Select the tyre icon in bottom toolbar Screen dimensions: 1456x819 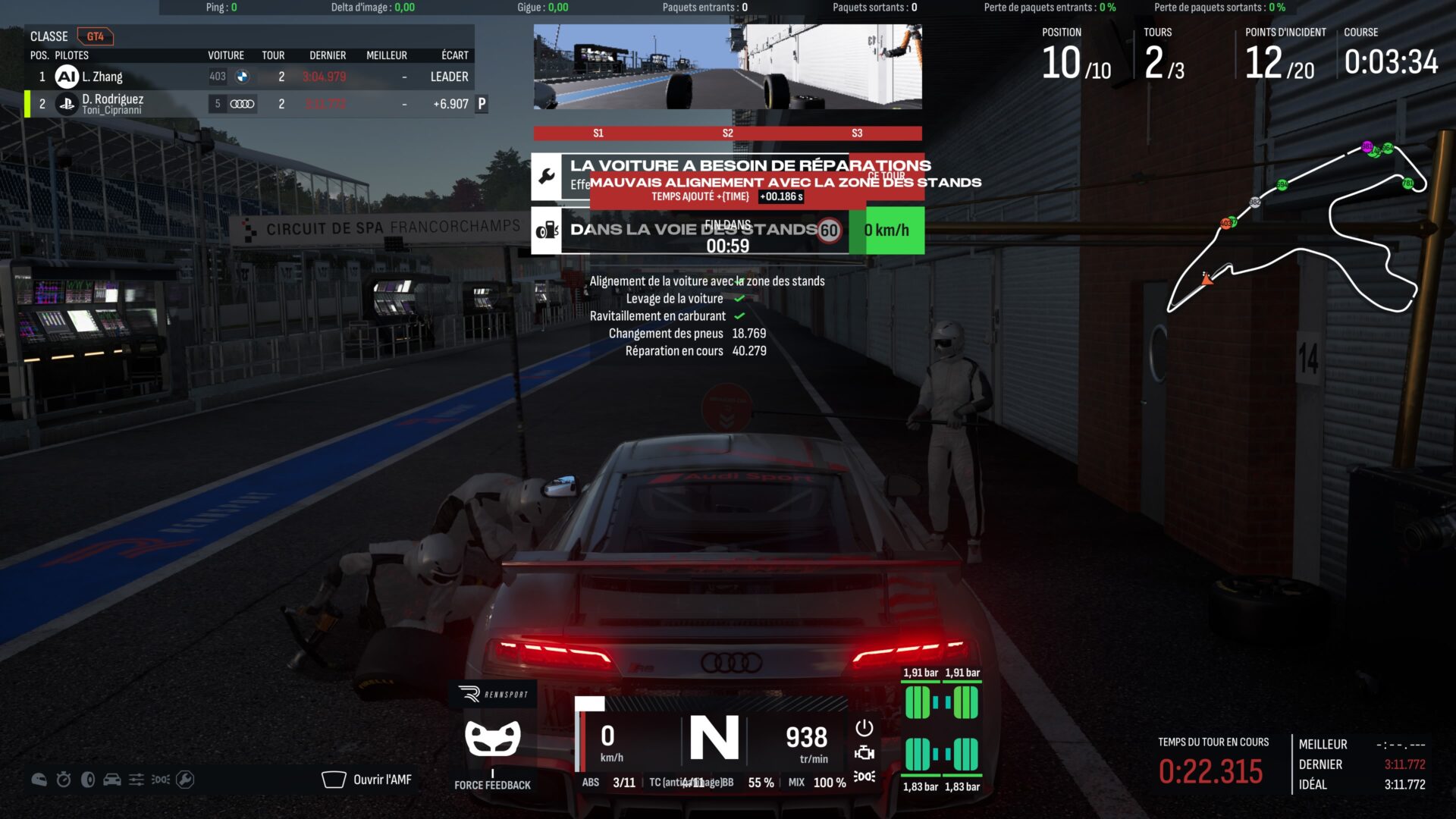88,780
